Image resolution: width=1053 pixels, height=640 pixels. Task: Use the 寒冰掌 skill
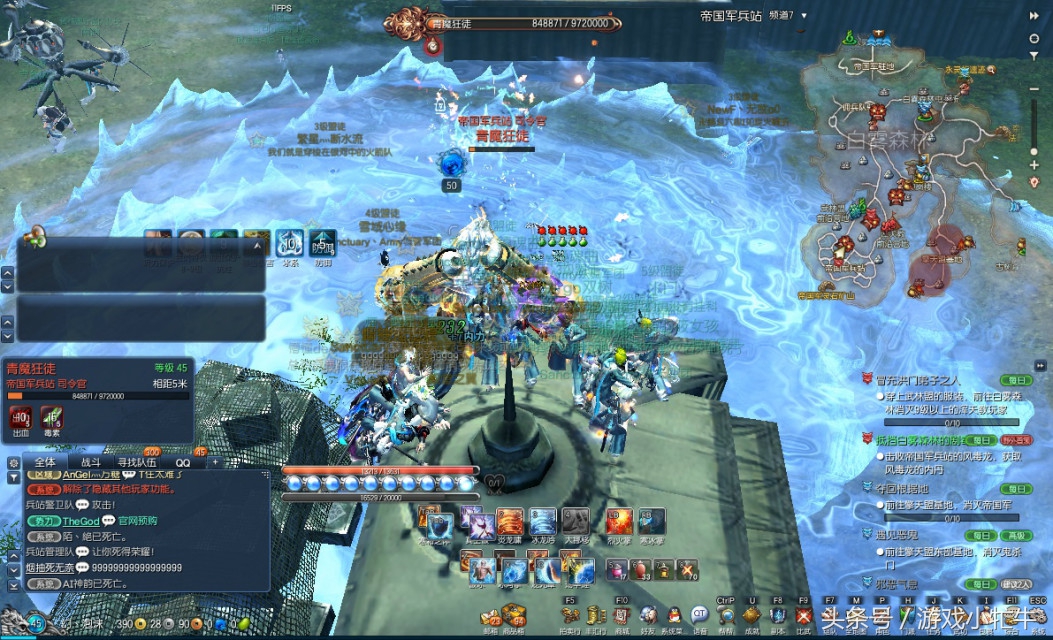click(654, 523)
